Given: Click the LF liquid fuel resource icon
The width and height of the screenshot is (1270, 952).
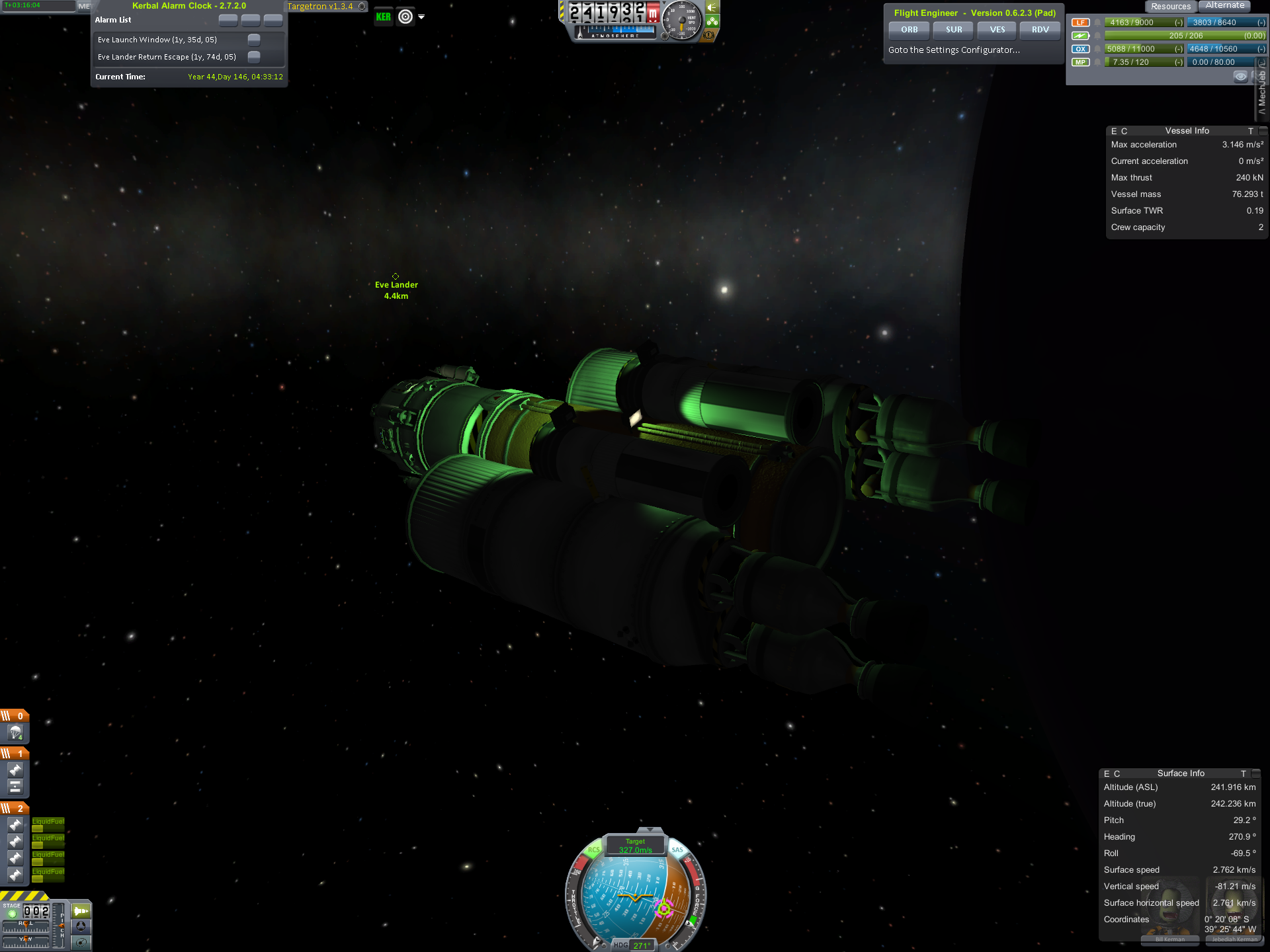Looking at the screenshot, I should (1080, 22).
